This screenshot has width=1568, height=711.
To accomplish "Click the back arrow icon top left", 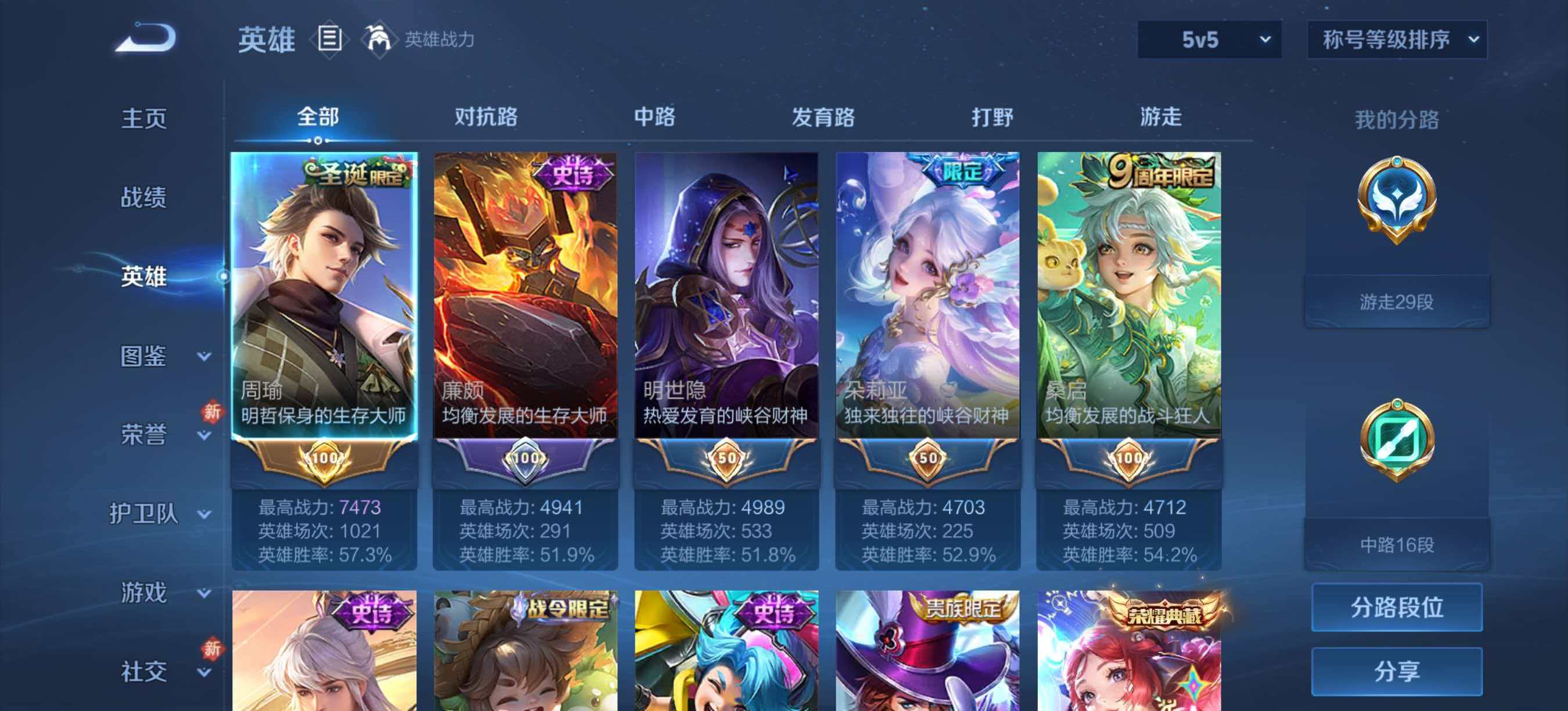I will pyautogui.click(x=144, y=39).
